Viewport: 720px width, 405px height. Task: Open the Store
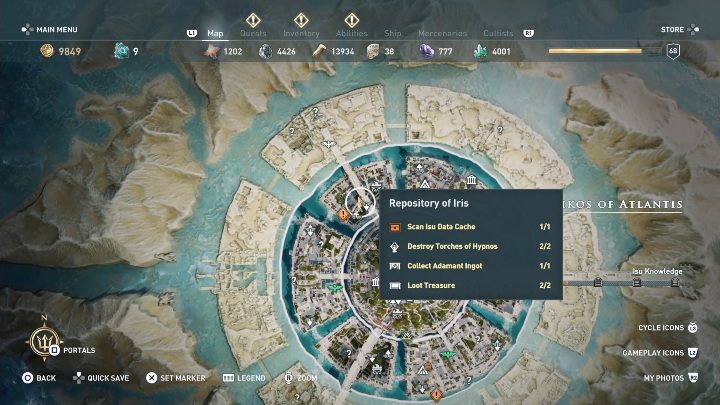coord(672,30)
